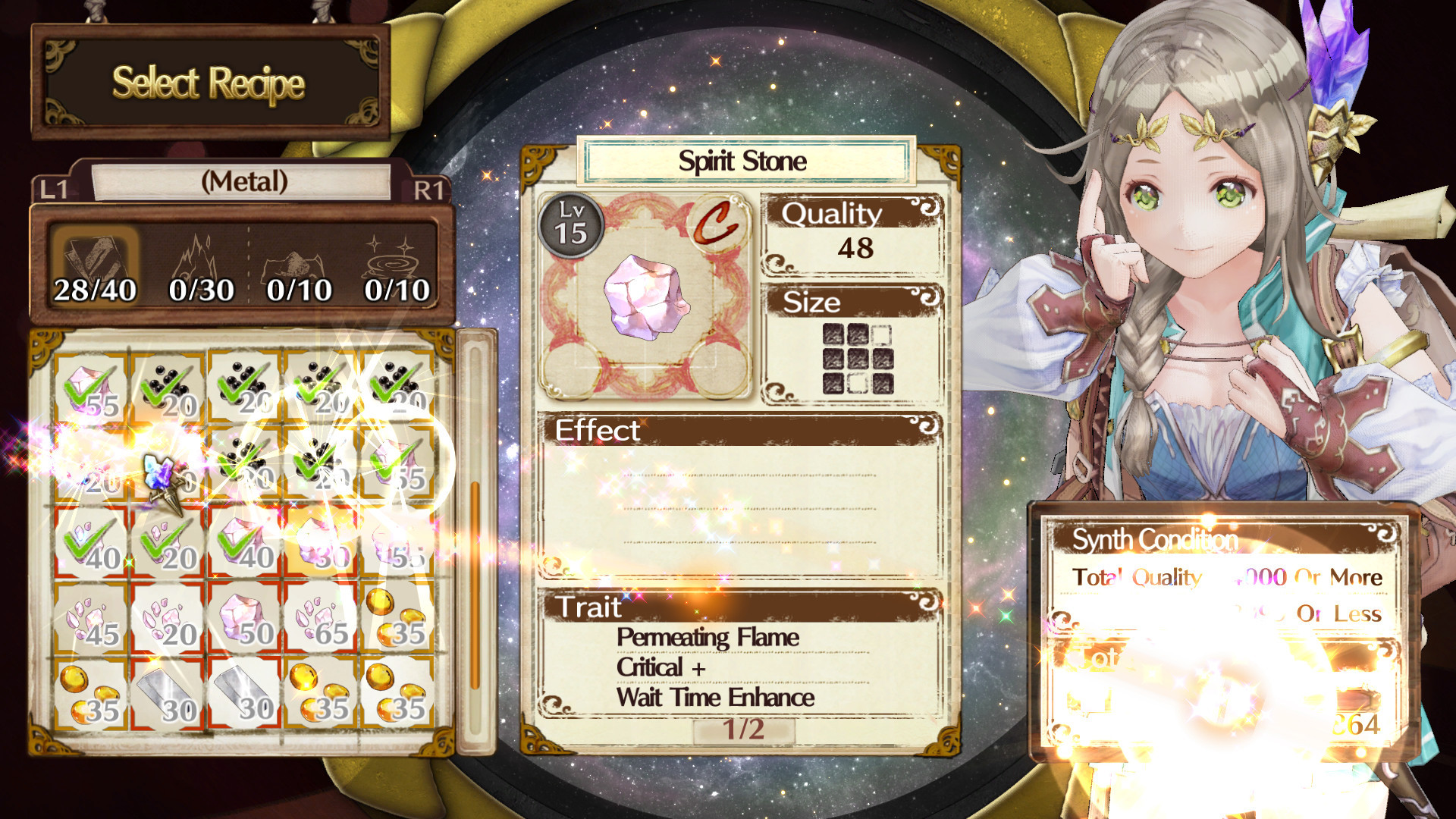The height and width of the screenshot is (819, 1456).
Task: Open the swirl-icon 0/10 ingredient slot
Action: click(x=397, y=265)
